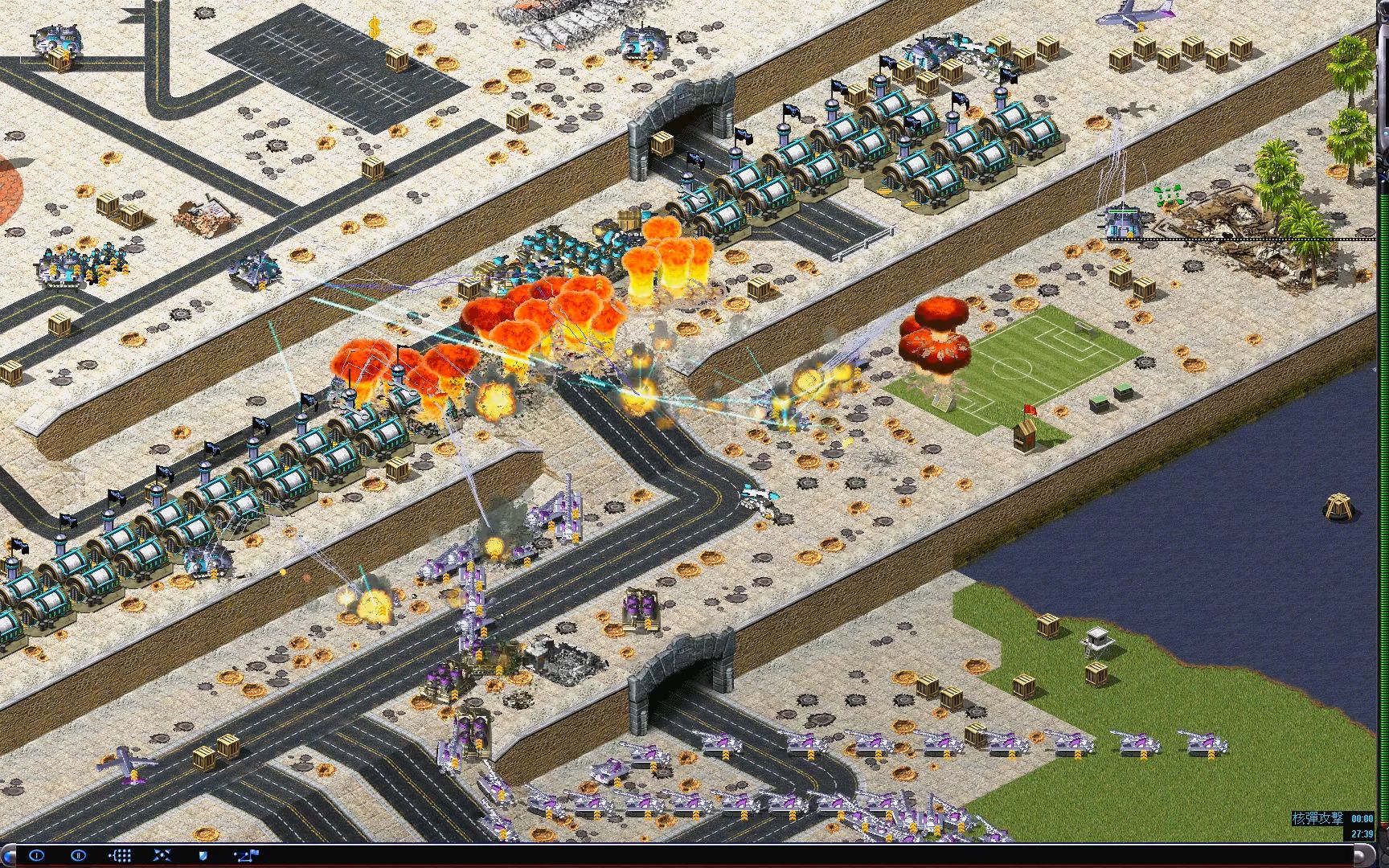Activate the deploy command icon

click(162, 855)
